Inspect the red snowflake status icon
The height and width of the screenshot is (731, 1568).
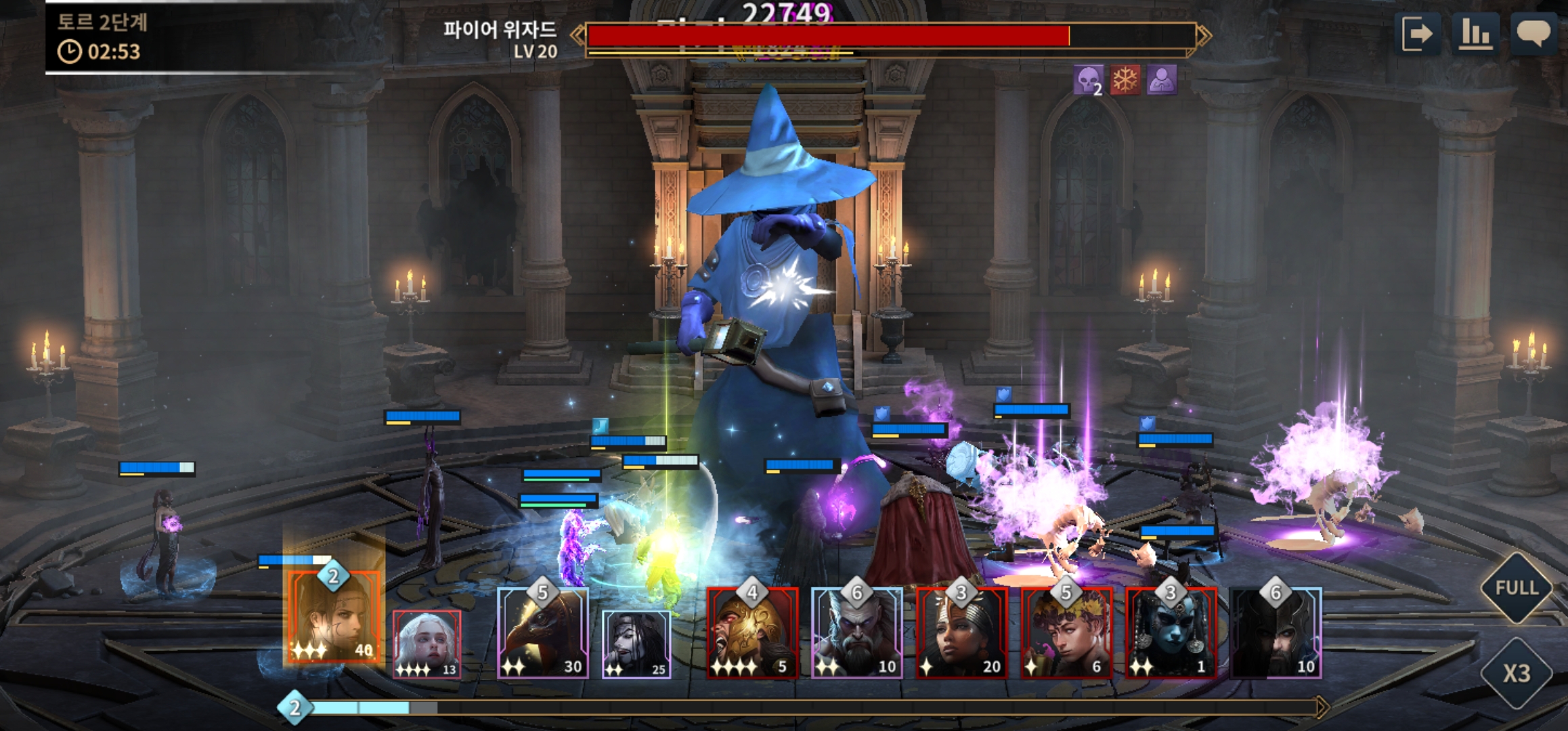tap(1125, 81)
